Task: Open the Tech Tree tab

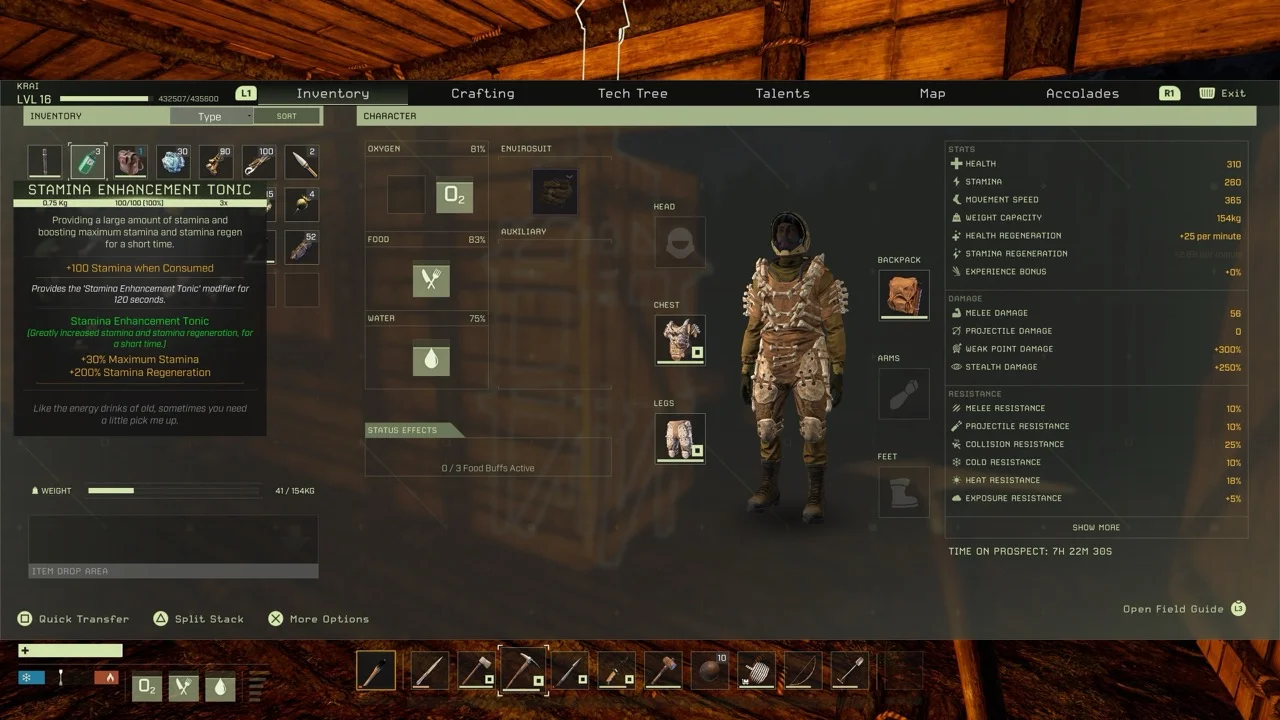Action: click(x=632, y=93)
